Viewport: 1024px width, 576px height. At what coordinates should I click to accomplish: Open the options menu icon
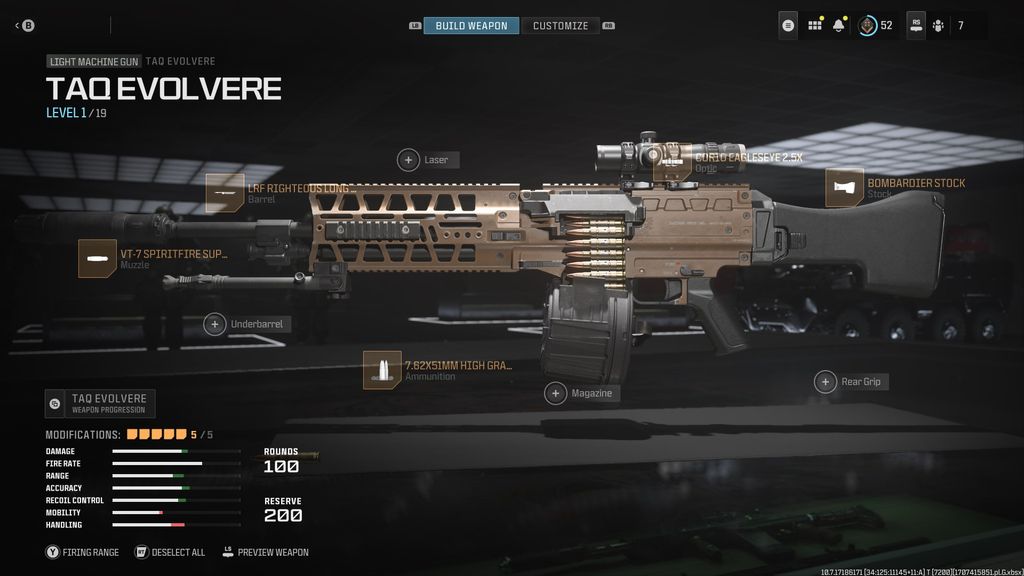789,25
